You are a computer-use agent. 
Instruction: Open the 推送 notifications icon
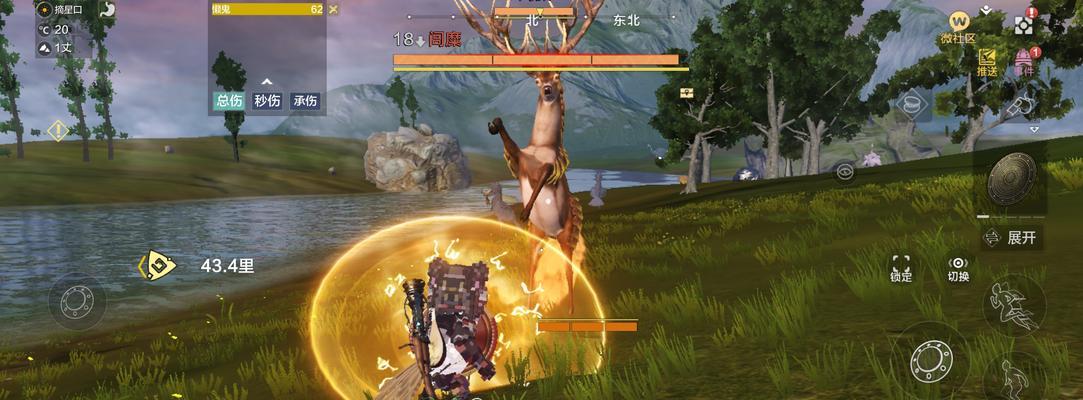988,61
